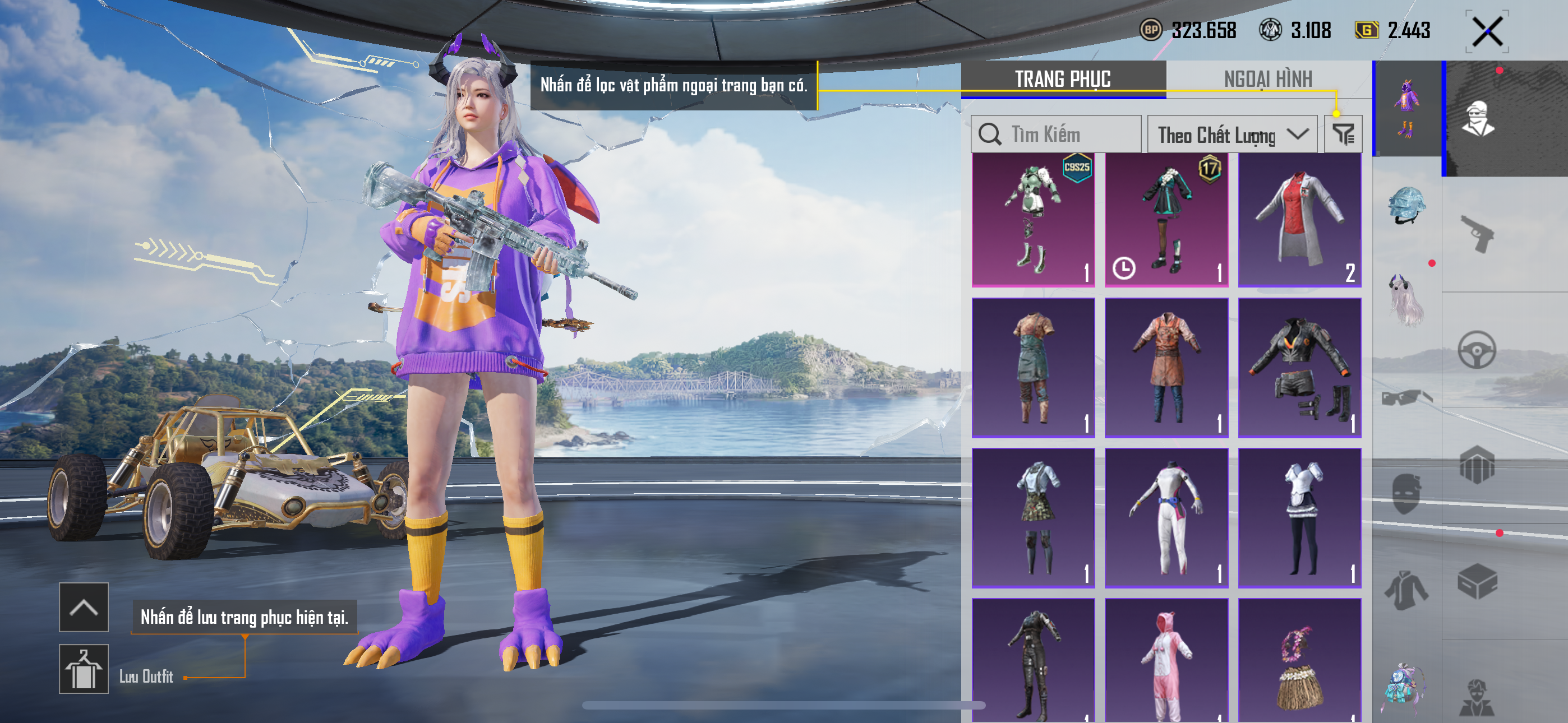Viewport: 1568px width, 723px height.
Task: Click the Tìm Kiếm search field
Action: (1056, 134)
